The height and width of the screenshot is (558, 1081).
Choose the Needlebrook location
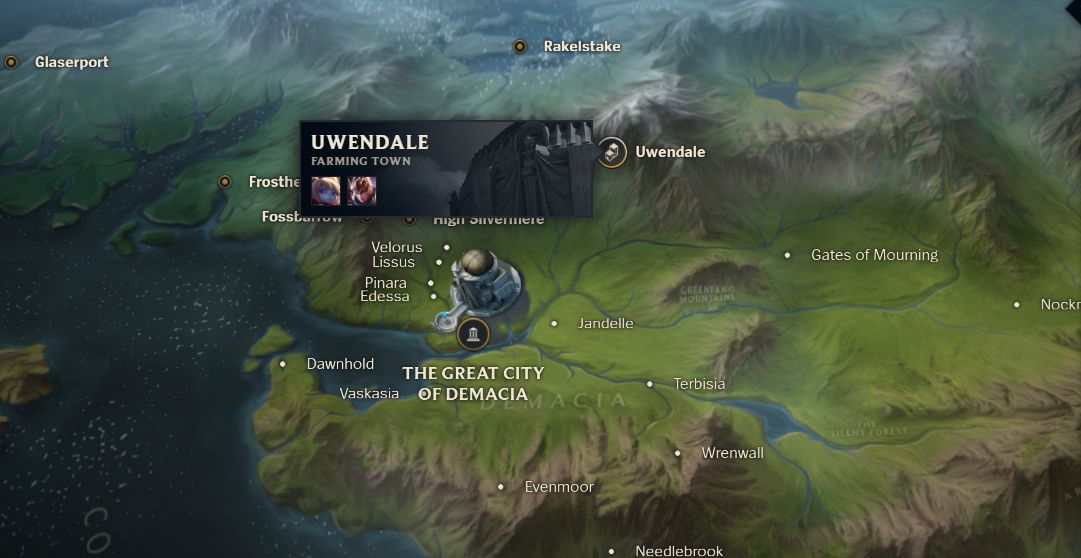tap(612, 550)
